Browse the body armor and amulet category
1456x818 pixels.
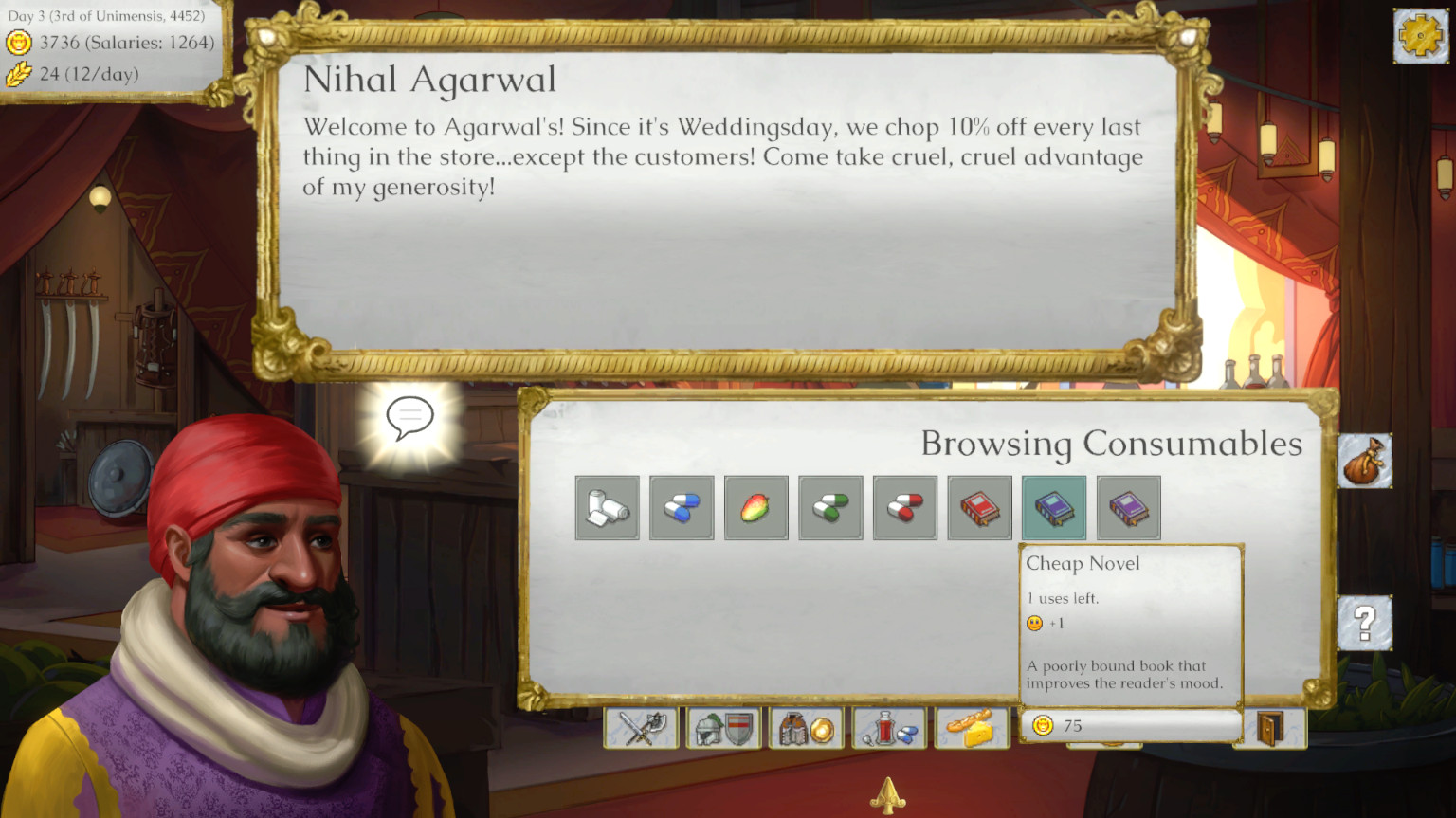807,728
